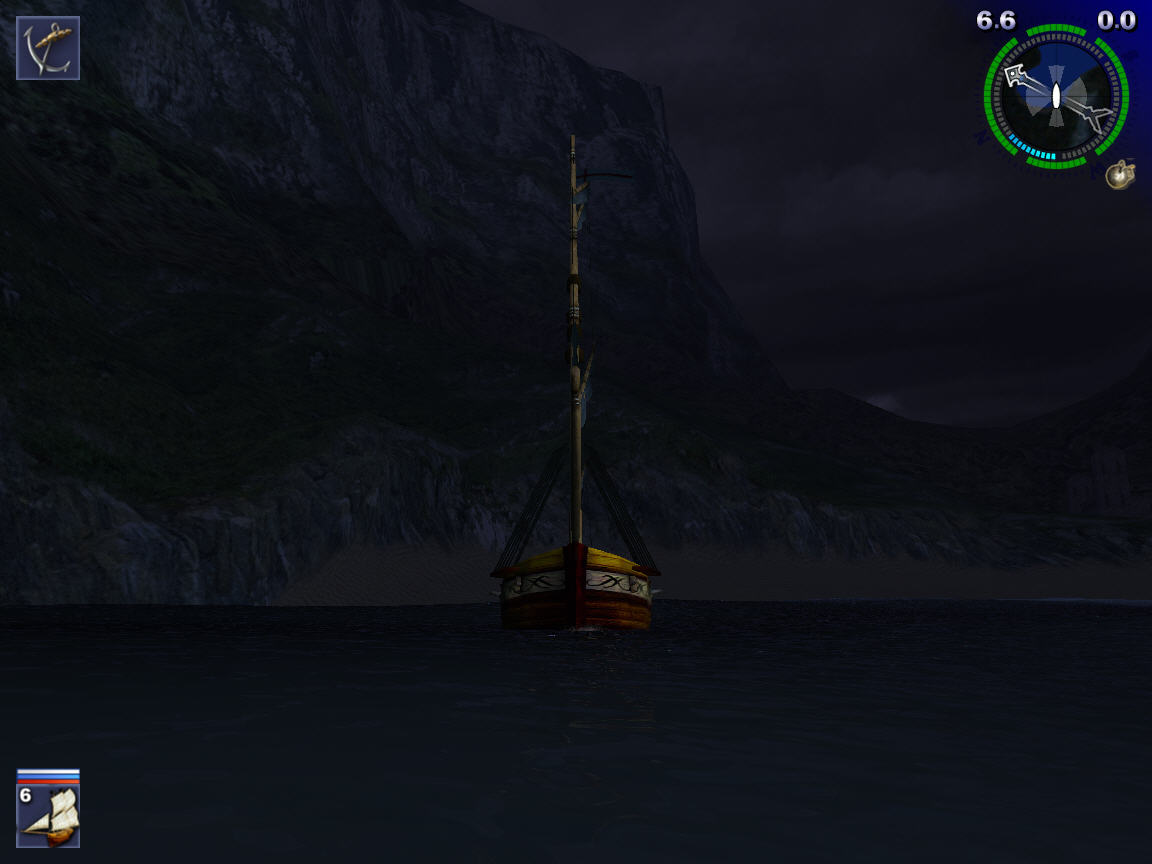Choose the bomb ammunition icon by the compass

tap(1119, 175)
